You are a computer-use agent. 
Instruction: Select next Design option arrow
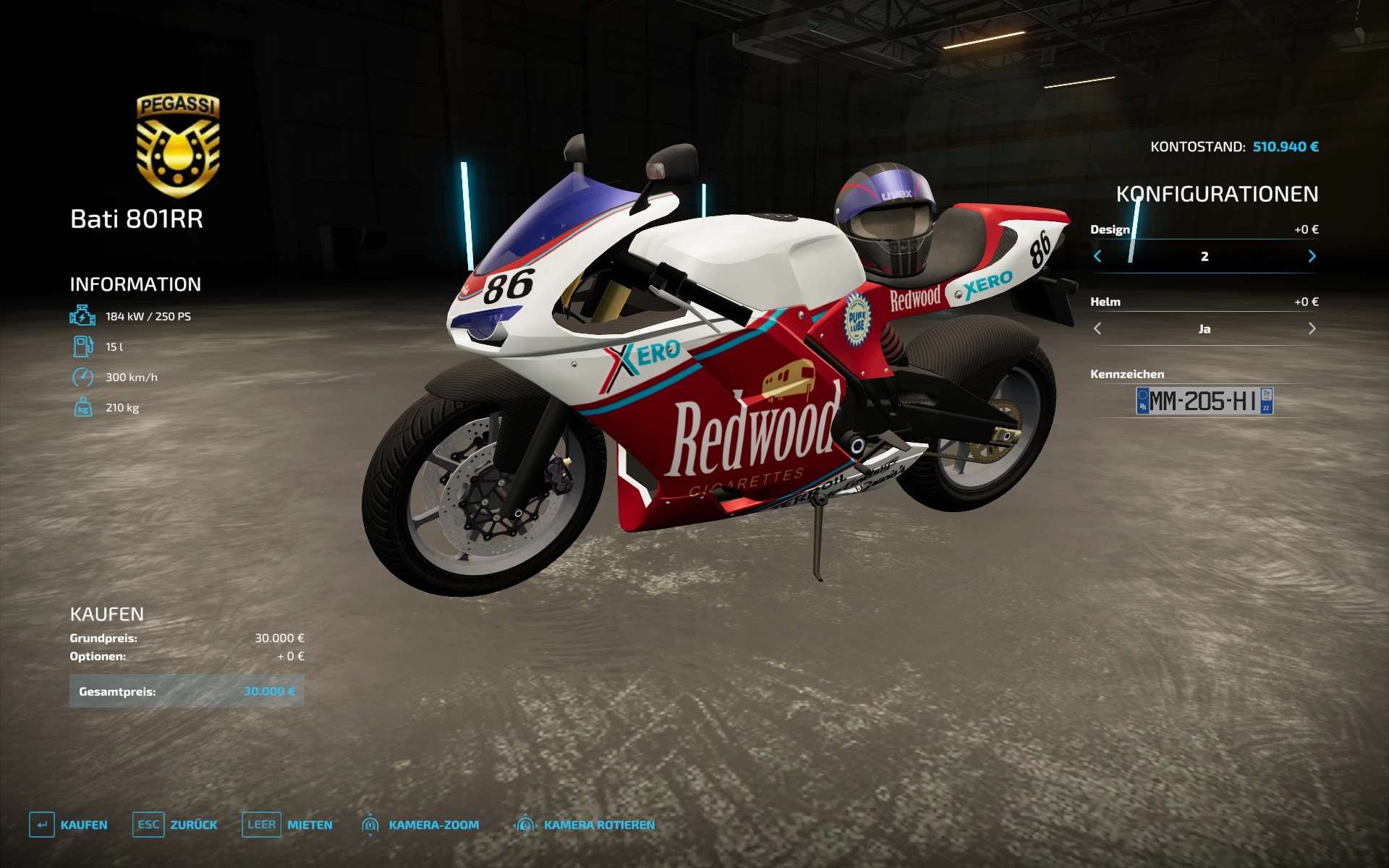1312,256
